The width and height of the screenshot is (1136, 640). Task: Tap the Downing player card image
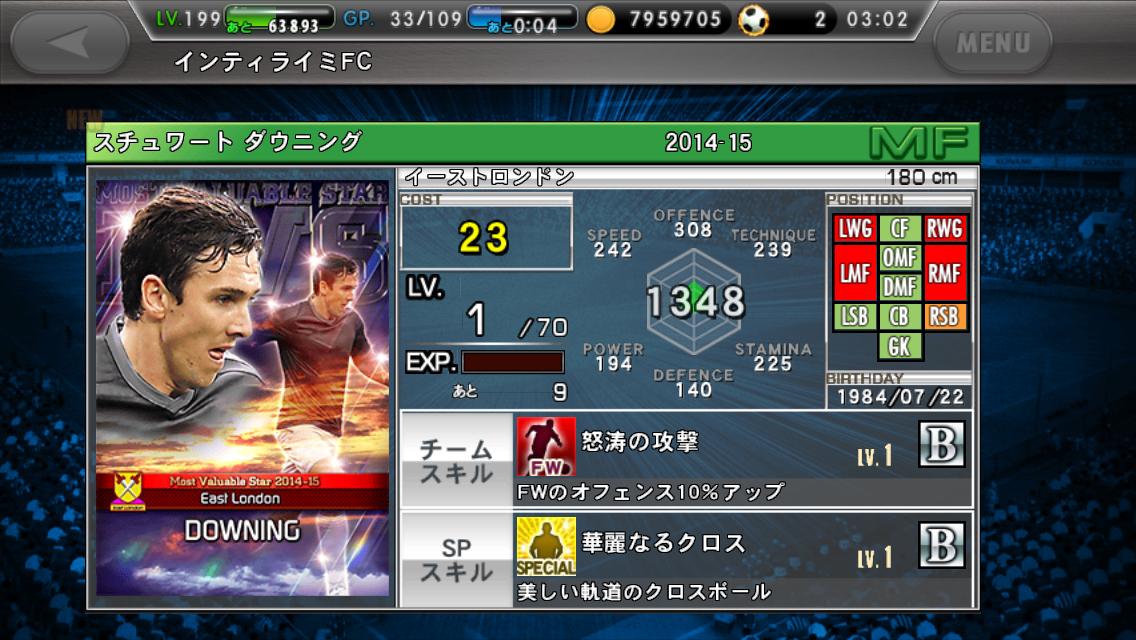242,388
